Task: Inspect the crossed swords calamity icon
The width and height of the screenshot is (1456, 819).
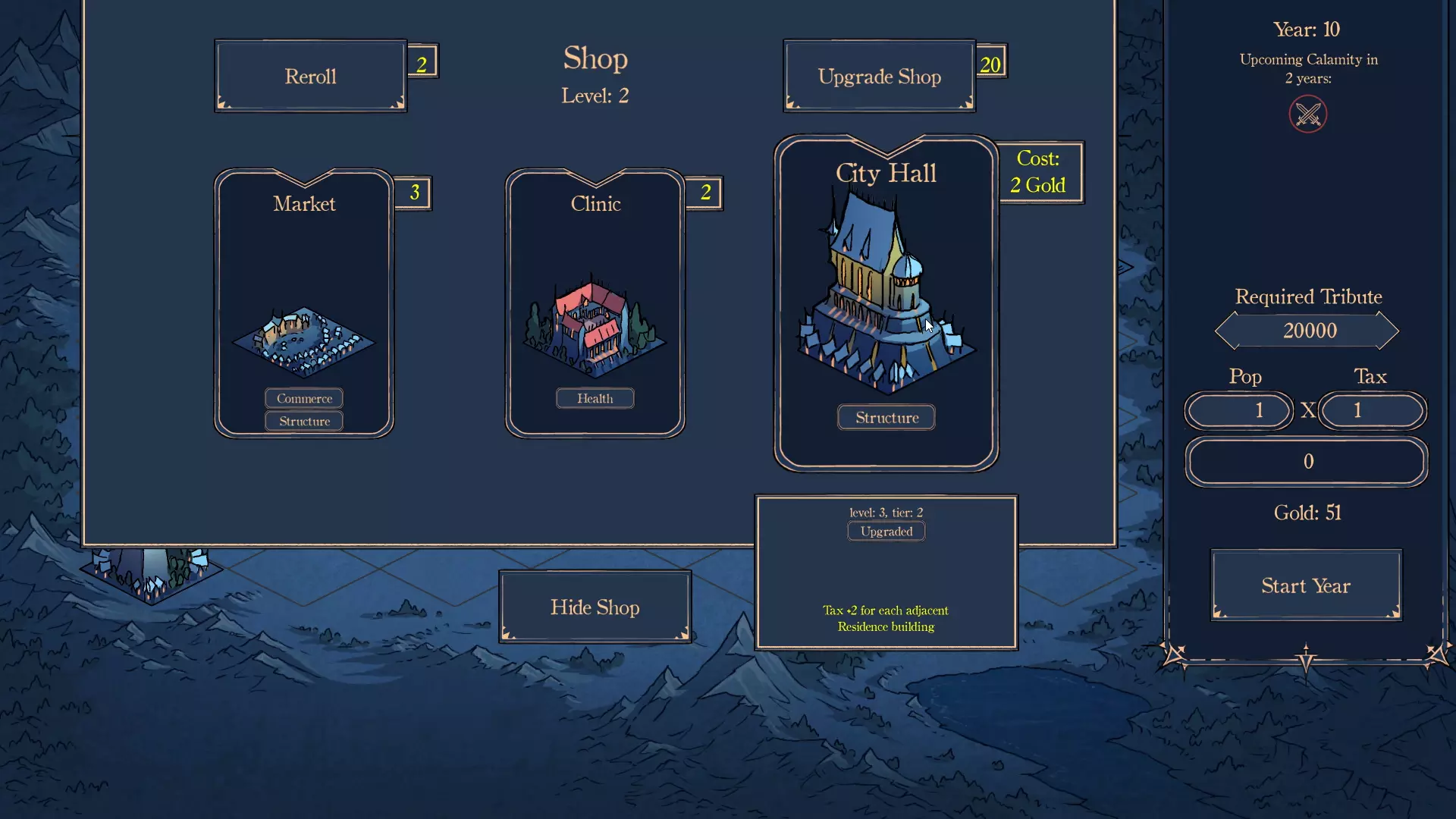Action: pos(1308,115)
